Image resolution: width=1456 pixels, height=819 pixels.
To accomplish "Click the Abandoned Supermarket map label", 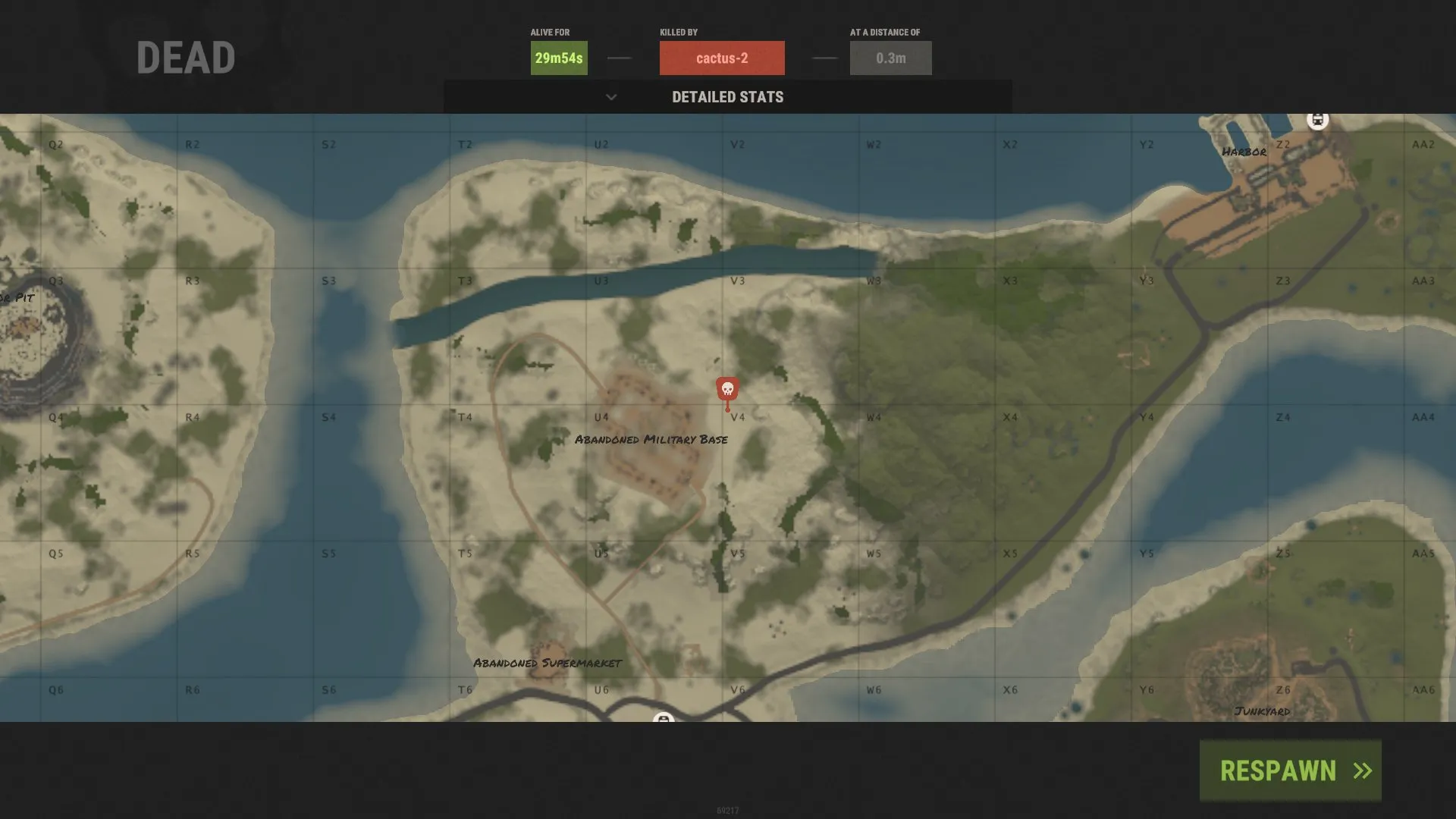I will coord(548,662).
